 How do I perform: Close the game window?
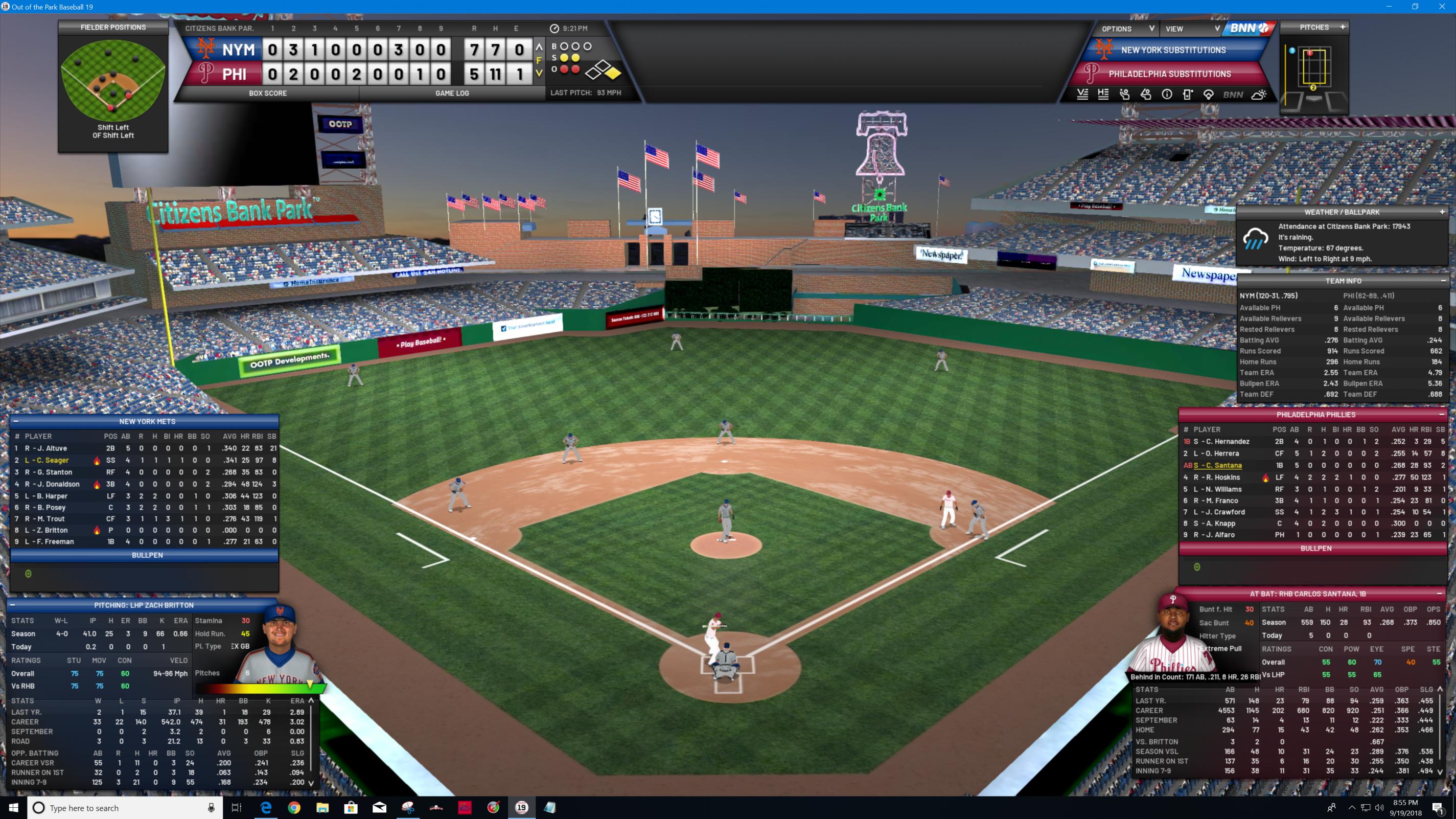click(x=1441, y=7)
